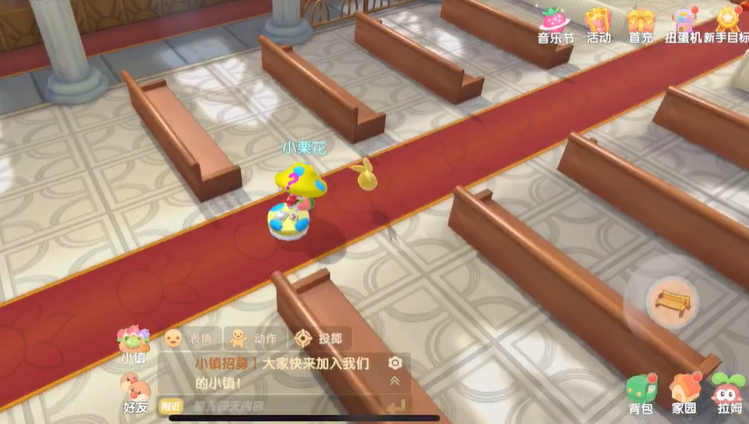The height and width of the screenshot is (424, 749).
Task: Open the 表情 emoji panel
Action: pos(188,338)
